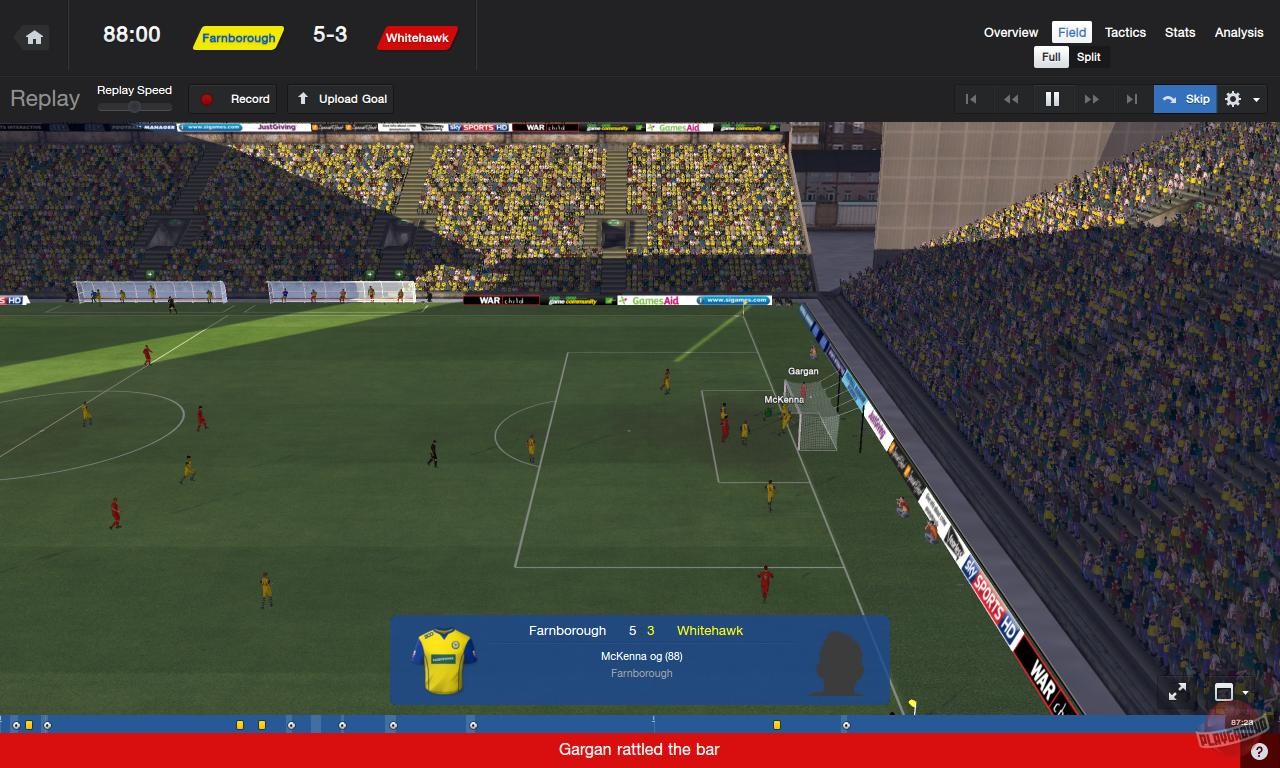Enable Full screen match view mode

click(1050, 57)
